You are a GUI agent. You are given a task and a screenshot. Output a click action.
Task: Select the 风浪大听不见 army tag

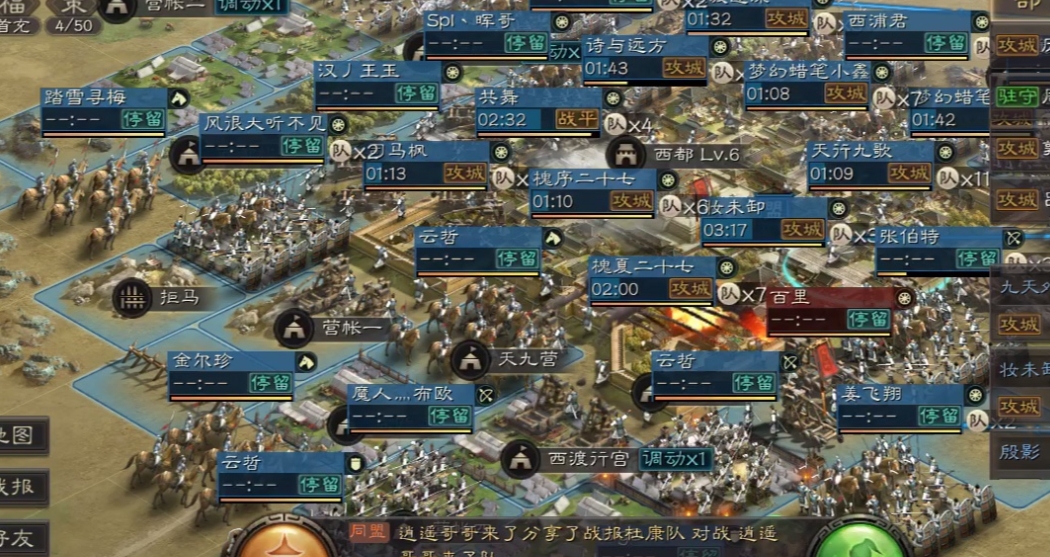coord(264,135)
